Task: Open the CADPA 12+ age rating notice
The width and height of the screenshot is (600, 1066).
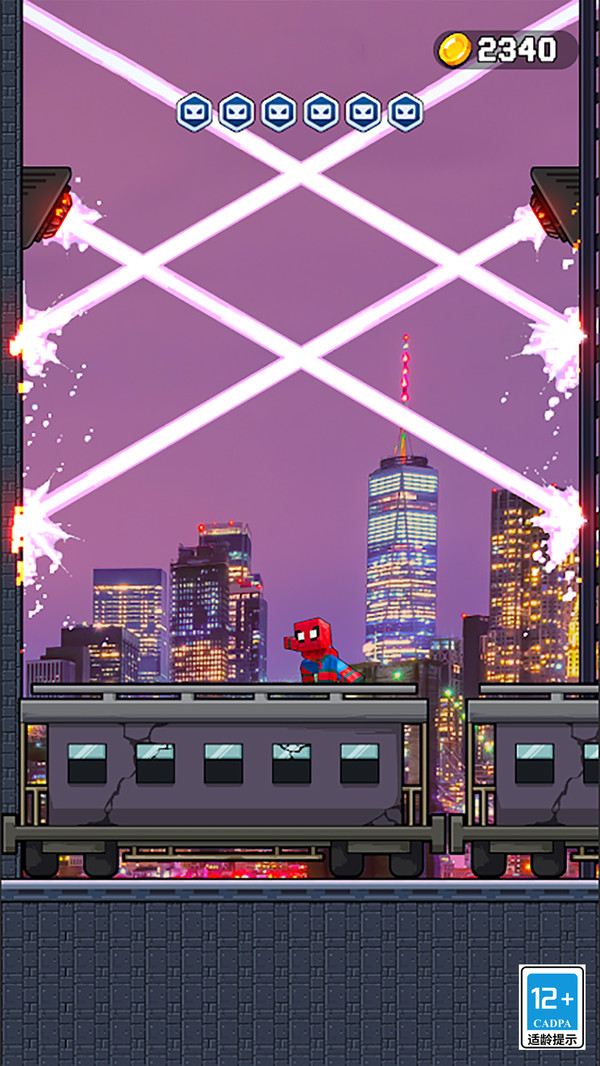Action: (x=552, y=1007)
